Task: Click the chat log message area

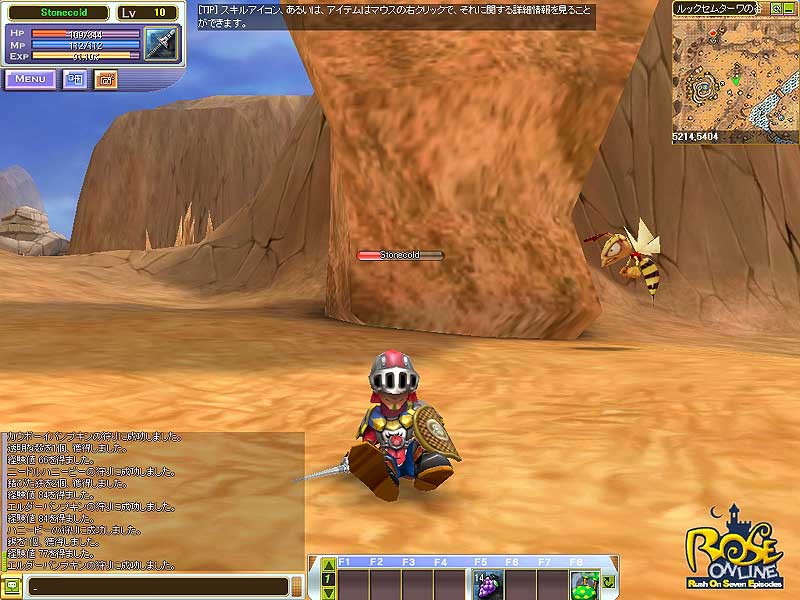Action: click(152, 500)
